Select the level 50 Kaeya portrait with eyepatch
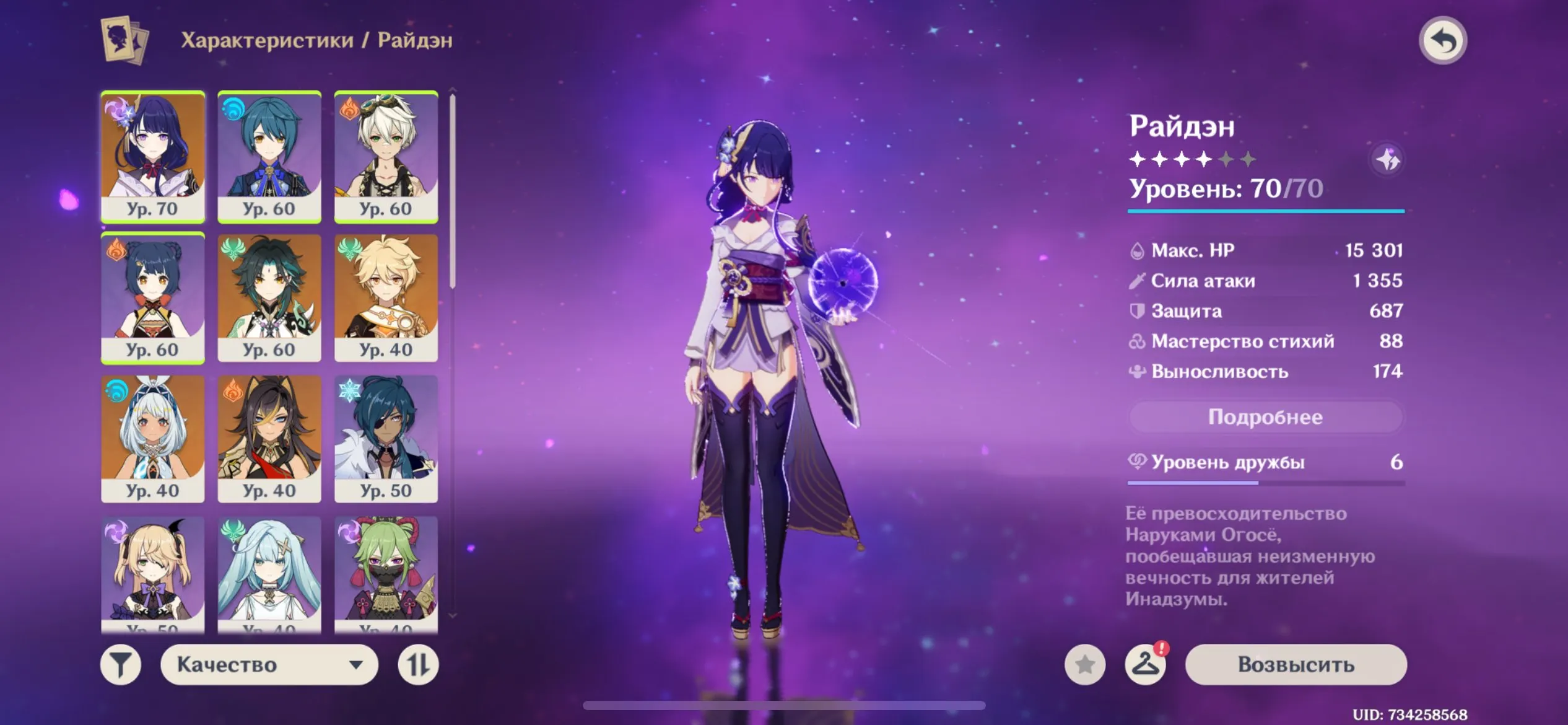 pyautogui.click(x=385, y=437)
